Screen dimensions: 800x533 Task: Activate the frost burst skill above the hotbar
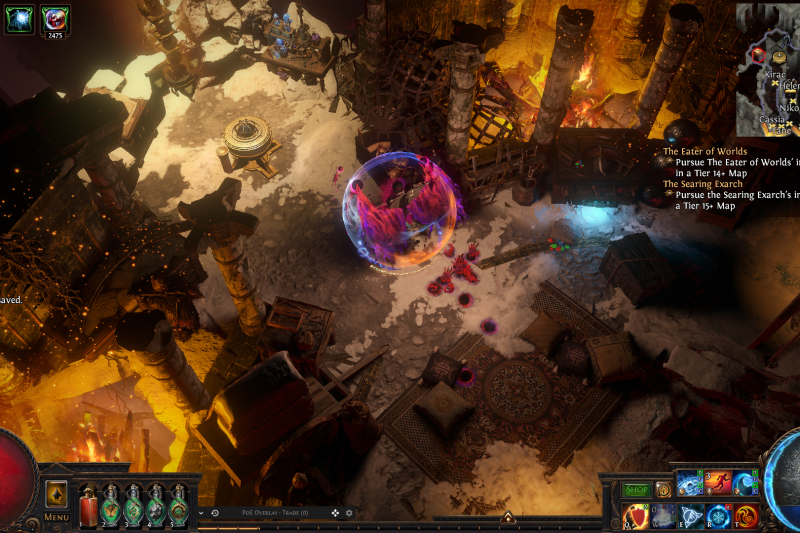(690, 484)
